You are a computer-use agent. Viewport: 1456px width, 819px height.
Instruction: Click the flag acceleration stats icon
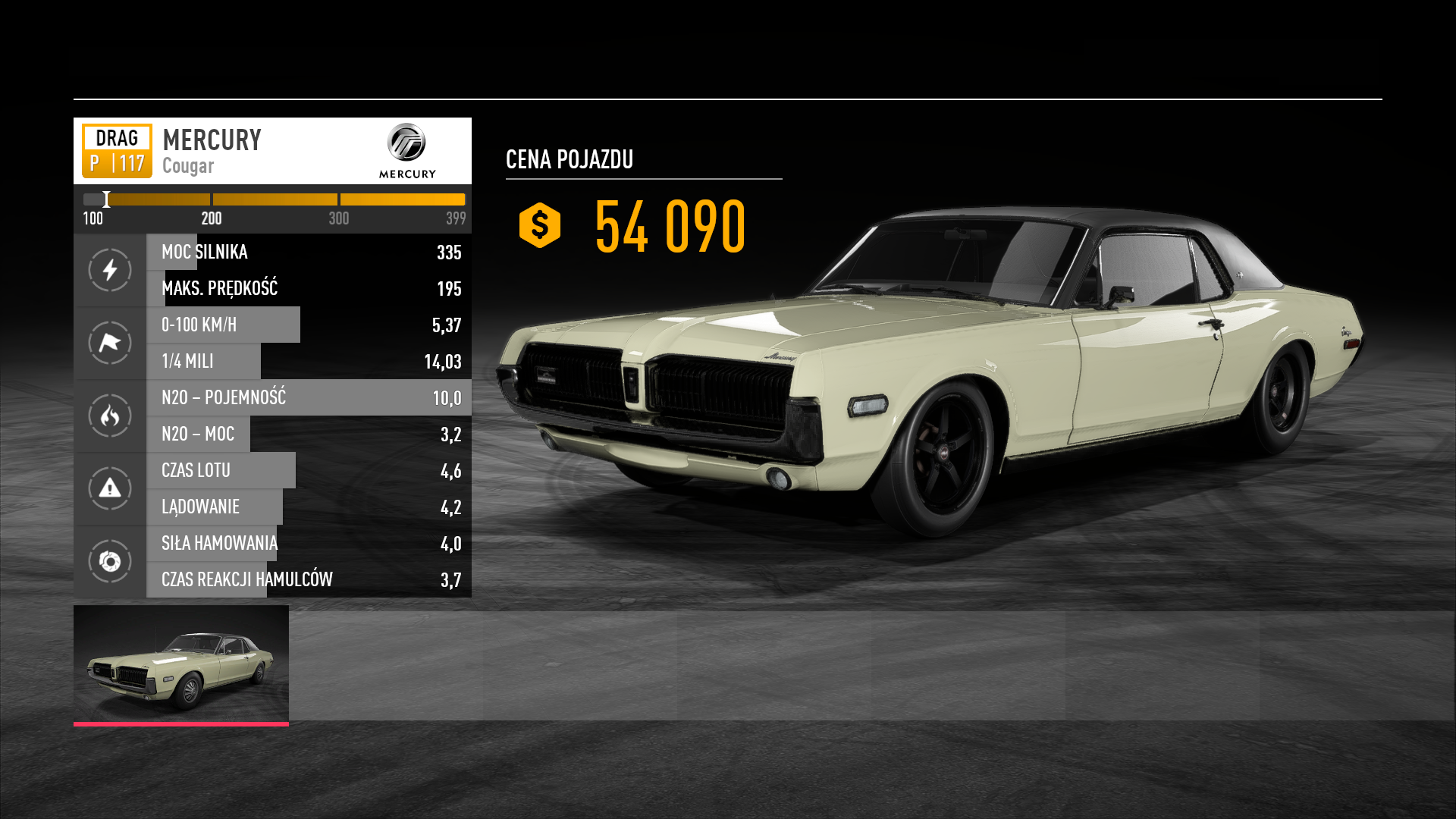[x=110, y=343]
